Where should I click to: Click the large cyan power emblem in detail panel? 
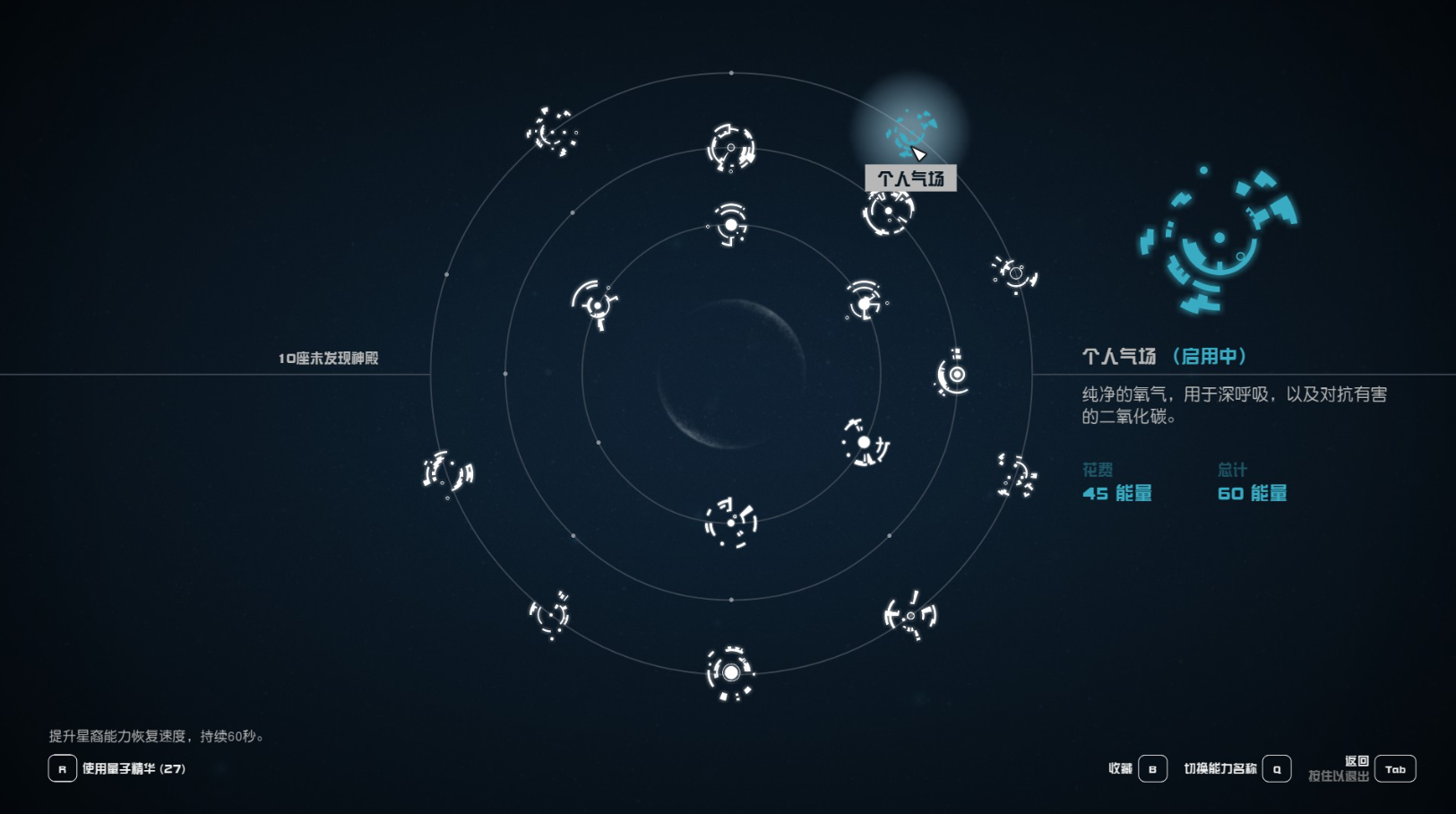tap(1219, 238)
